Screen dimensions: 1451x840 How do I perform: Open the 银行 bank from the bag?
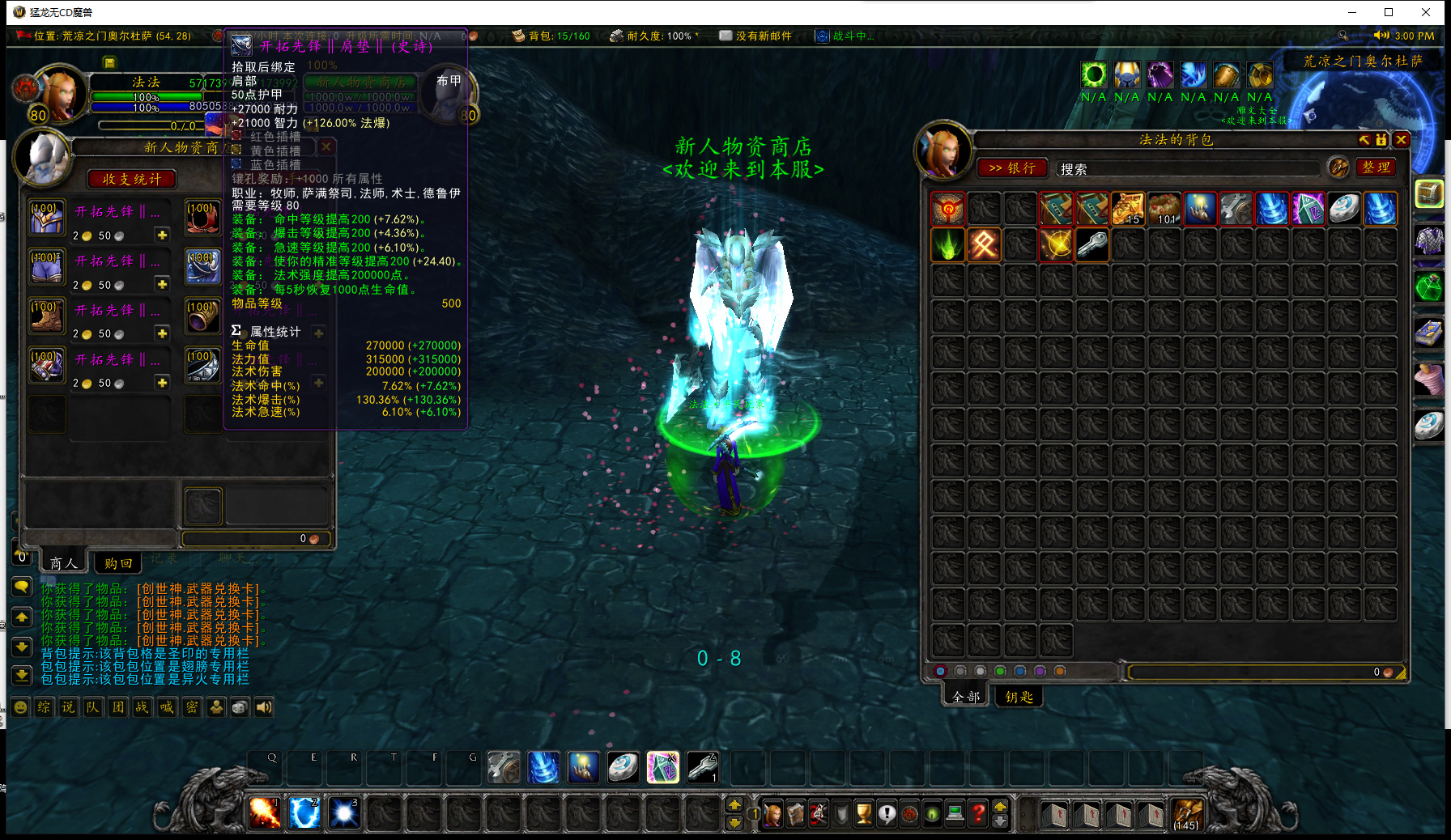(x=1012, y=168)
